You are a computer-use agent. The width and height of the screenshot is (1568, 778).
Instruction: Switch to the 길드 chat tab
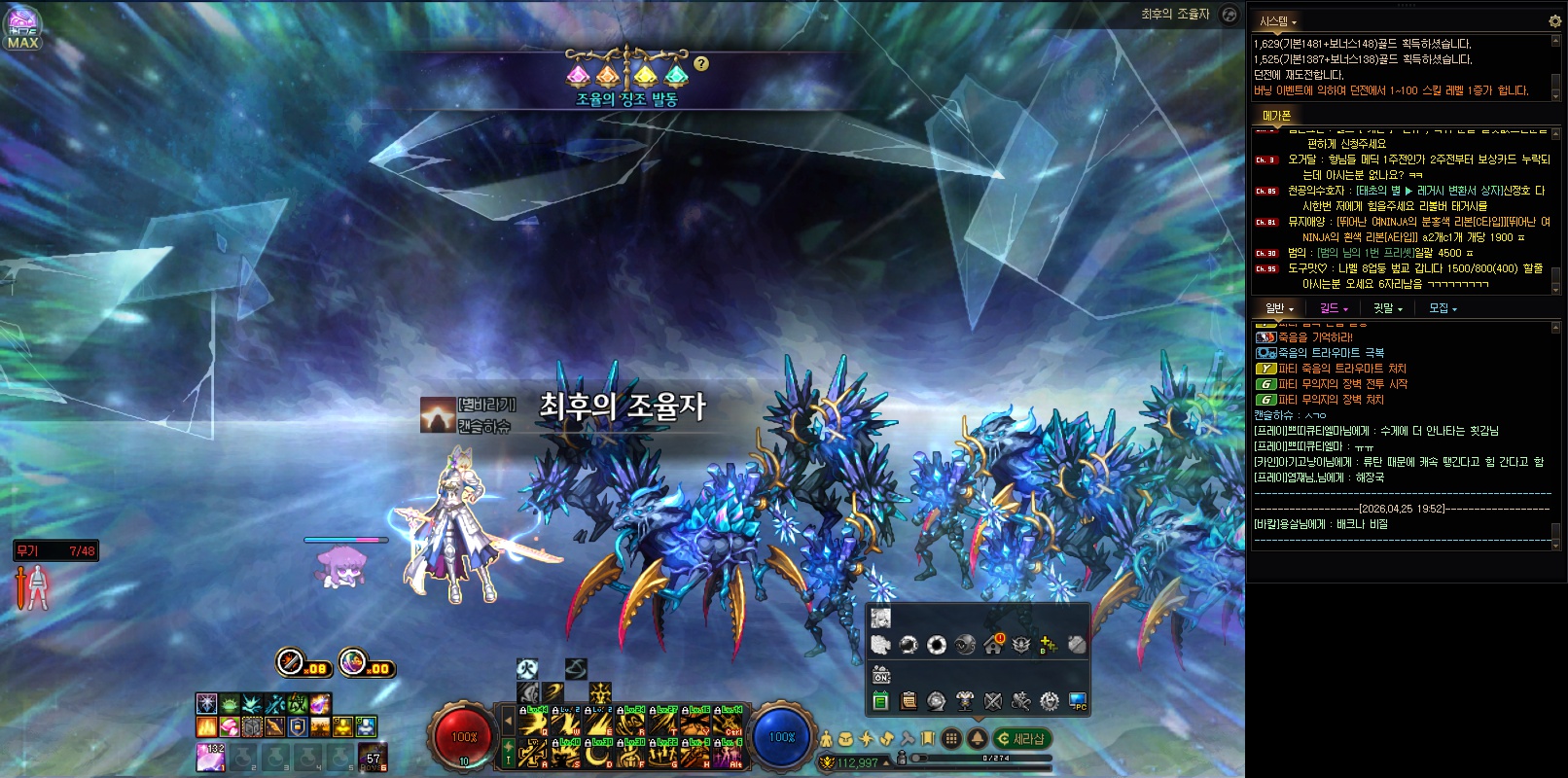pyautogui.click(x=1333, y=308)
